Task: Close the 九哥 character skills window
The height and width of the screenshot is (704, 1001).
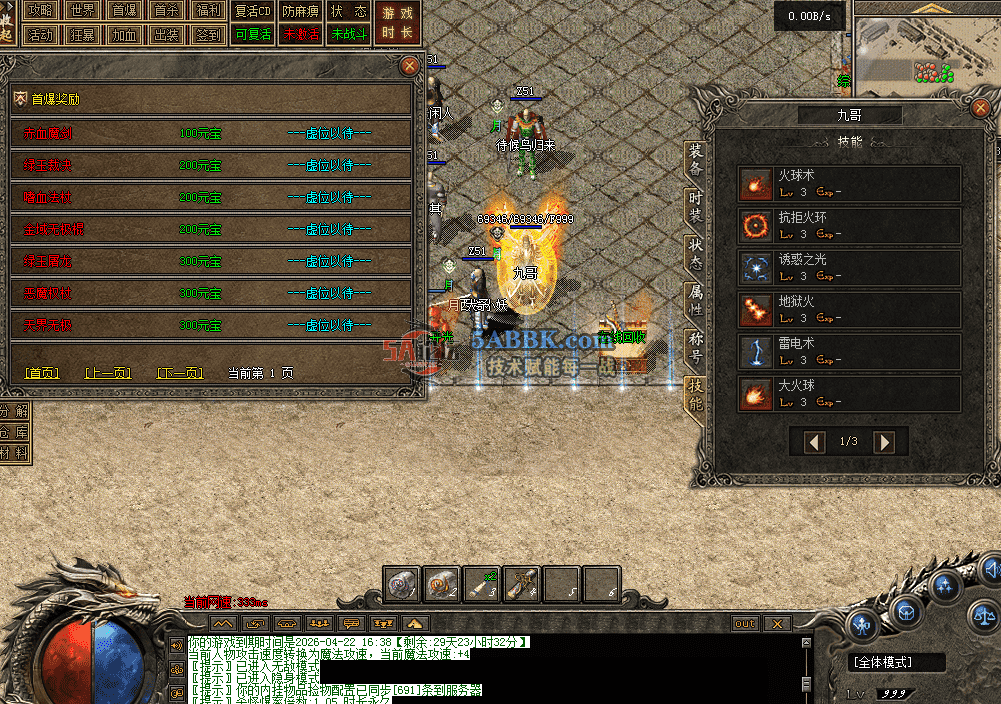Action: (980, 110)
